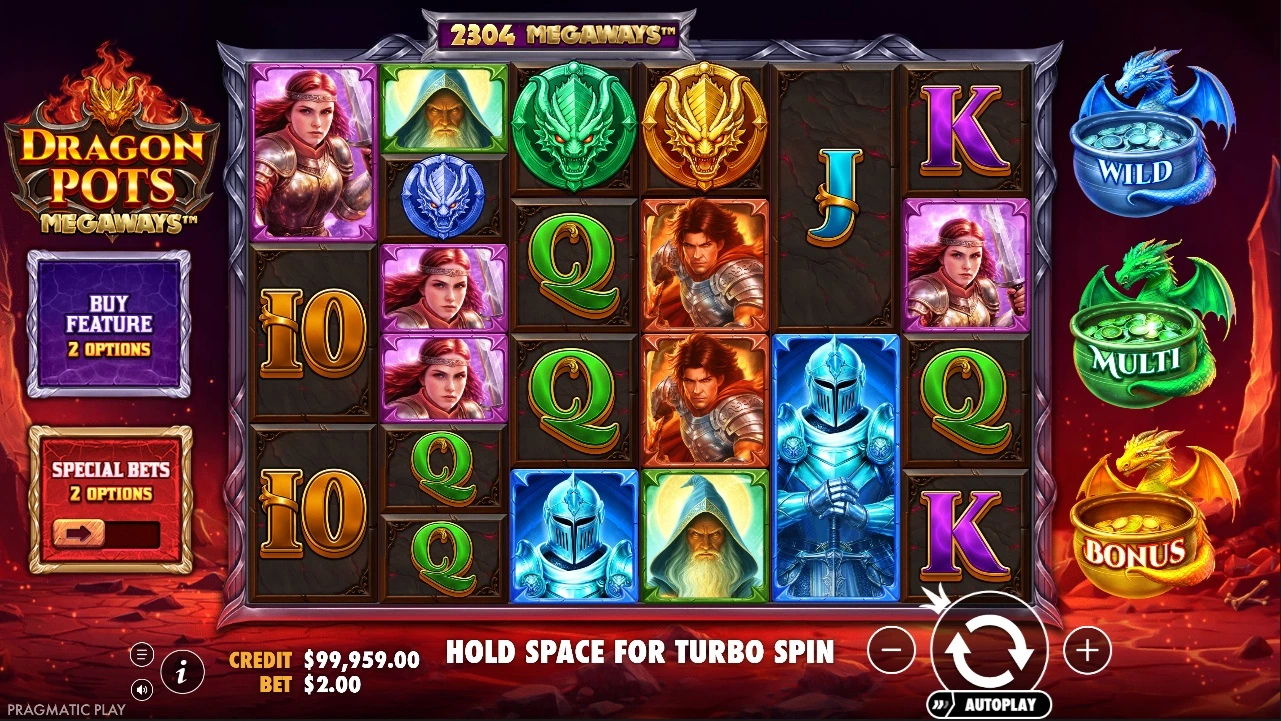Spin the reels with the circular arrow button

coord(989,648)
